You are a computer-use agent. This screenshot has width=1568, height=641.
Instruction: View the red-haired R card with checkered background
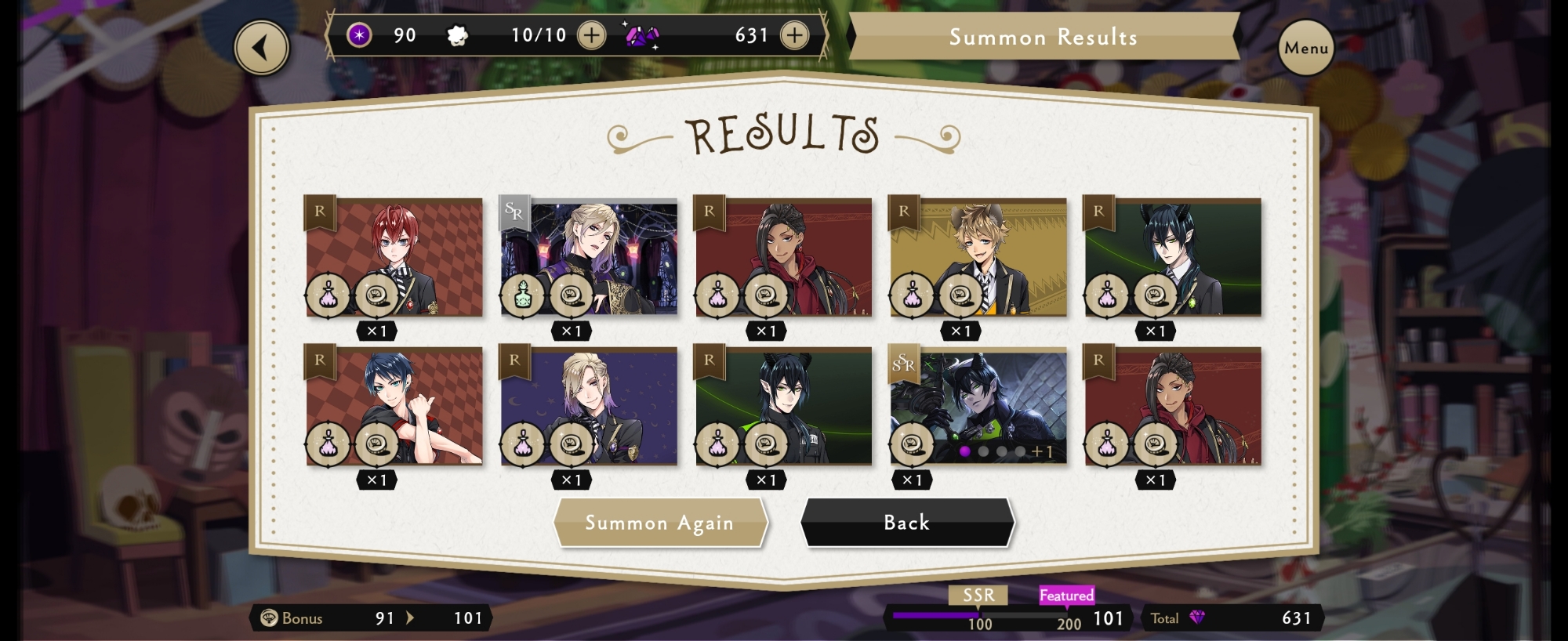[x=394, y=257]
